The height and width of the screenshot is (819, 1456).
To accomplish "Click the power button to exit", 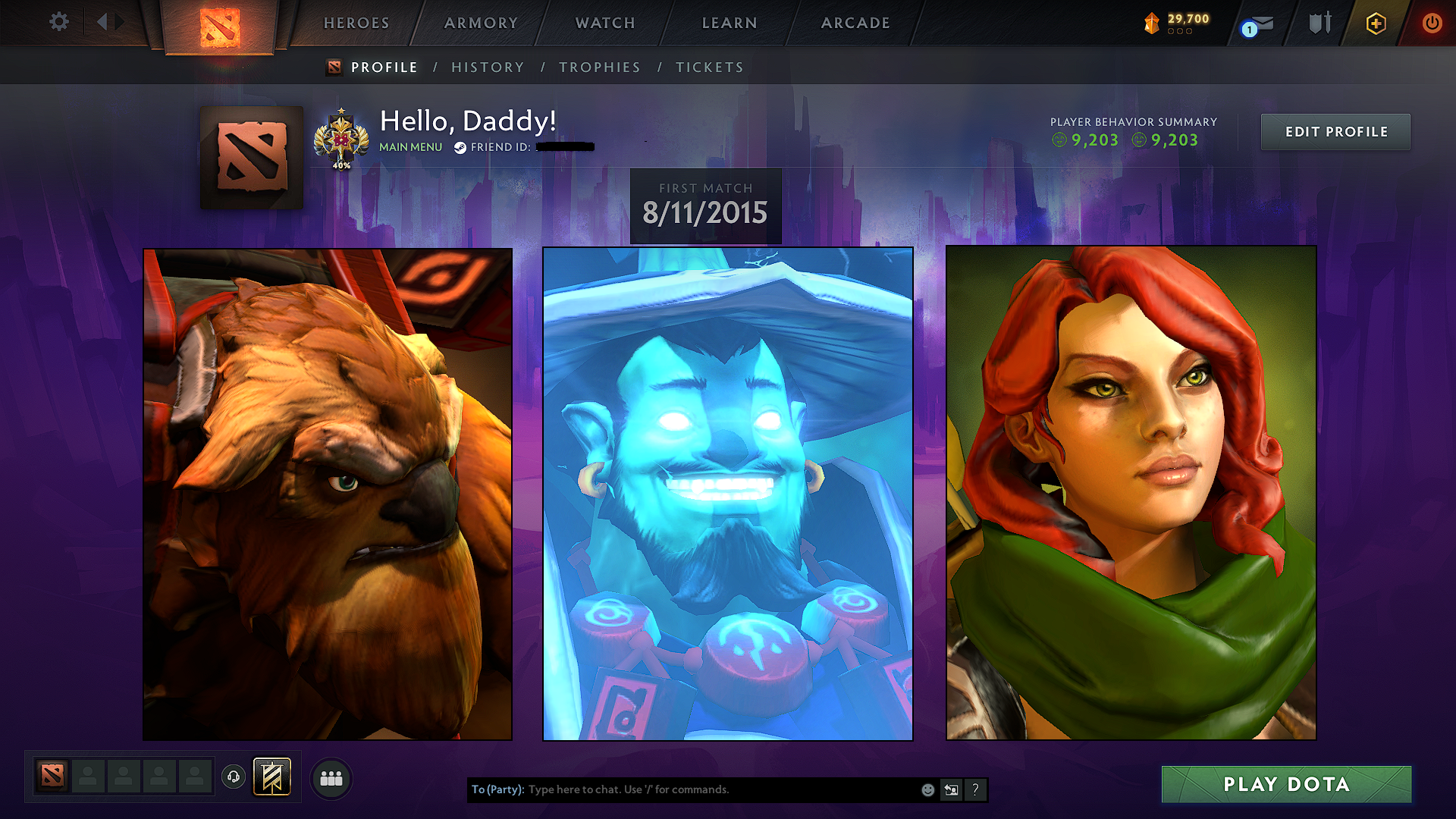I will pyautogui.click(x=1432, y=23).
